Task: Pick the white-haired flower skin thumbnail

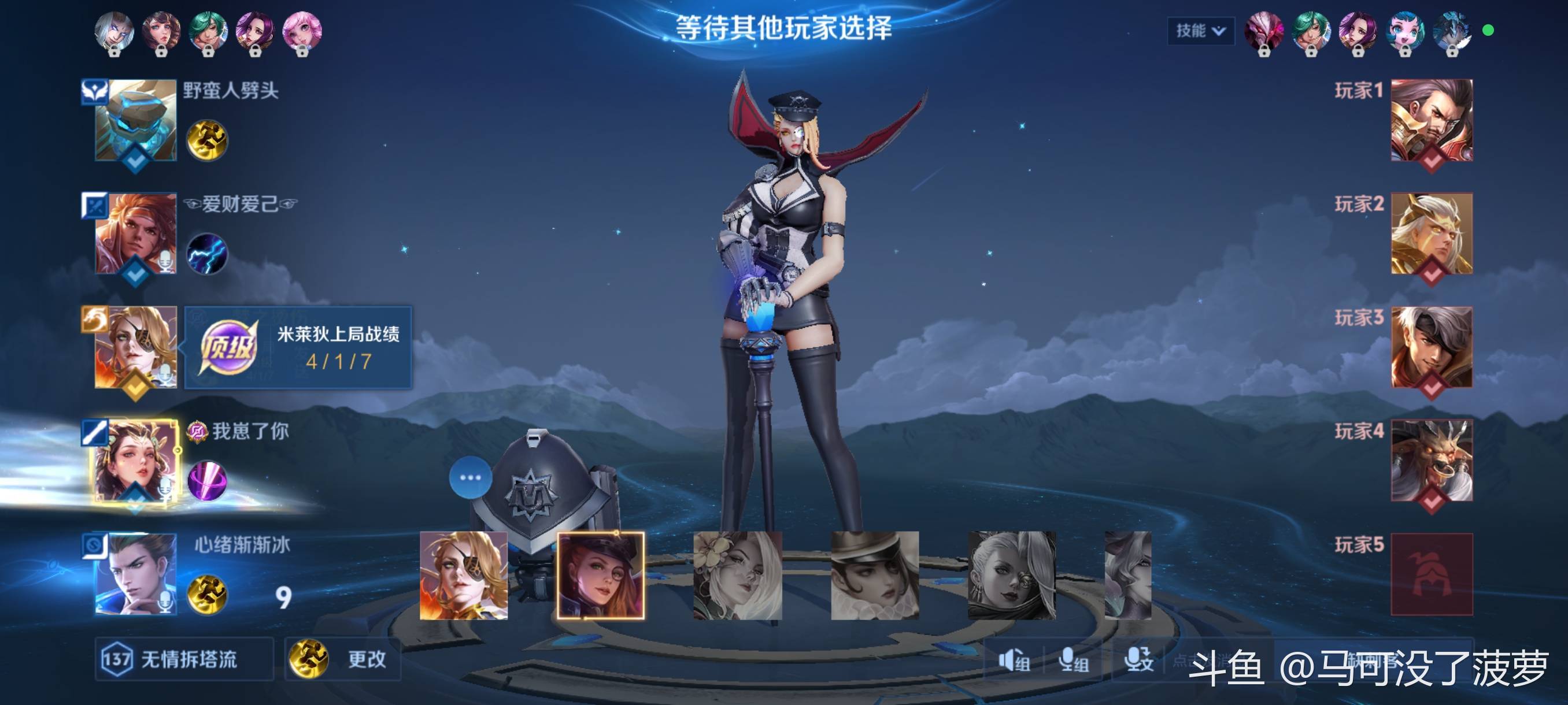Action: [x=738, y=576]
